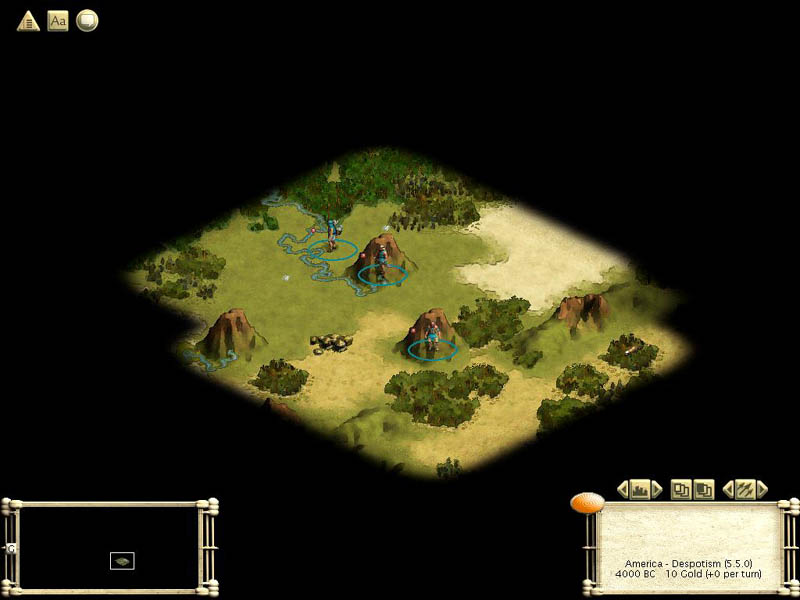Click the minimap world overview
Viewport: 800px width, 600px height.
click(108, 546)
